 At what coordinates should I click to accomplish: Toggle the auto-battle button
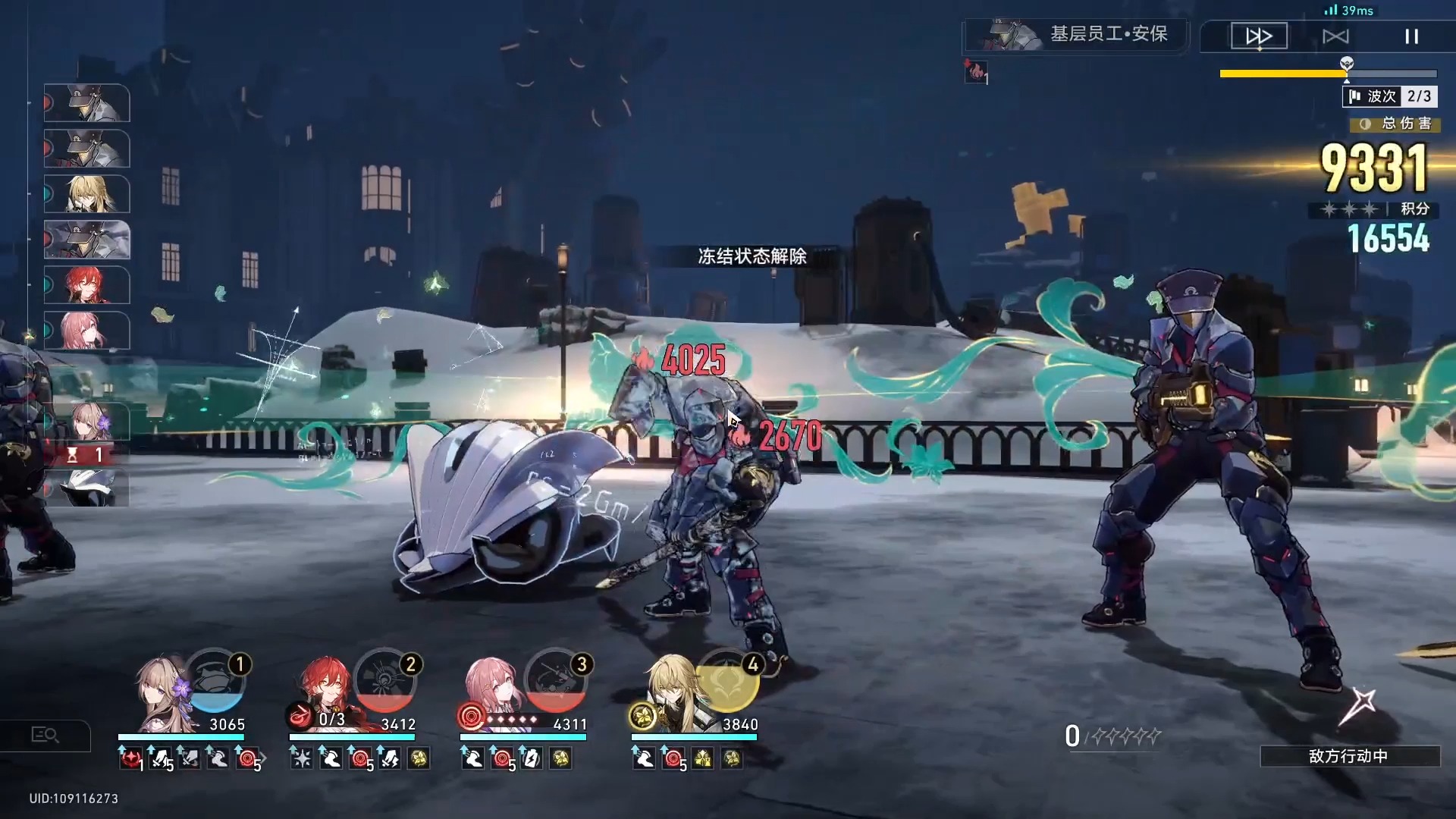pyautogui.click(x=1335, y=36)
